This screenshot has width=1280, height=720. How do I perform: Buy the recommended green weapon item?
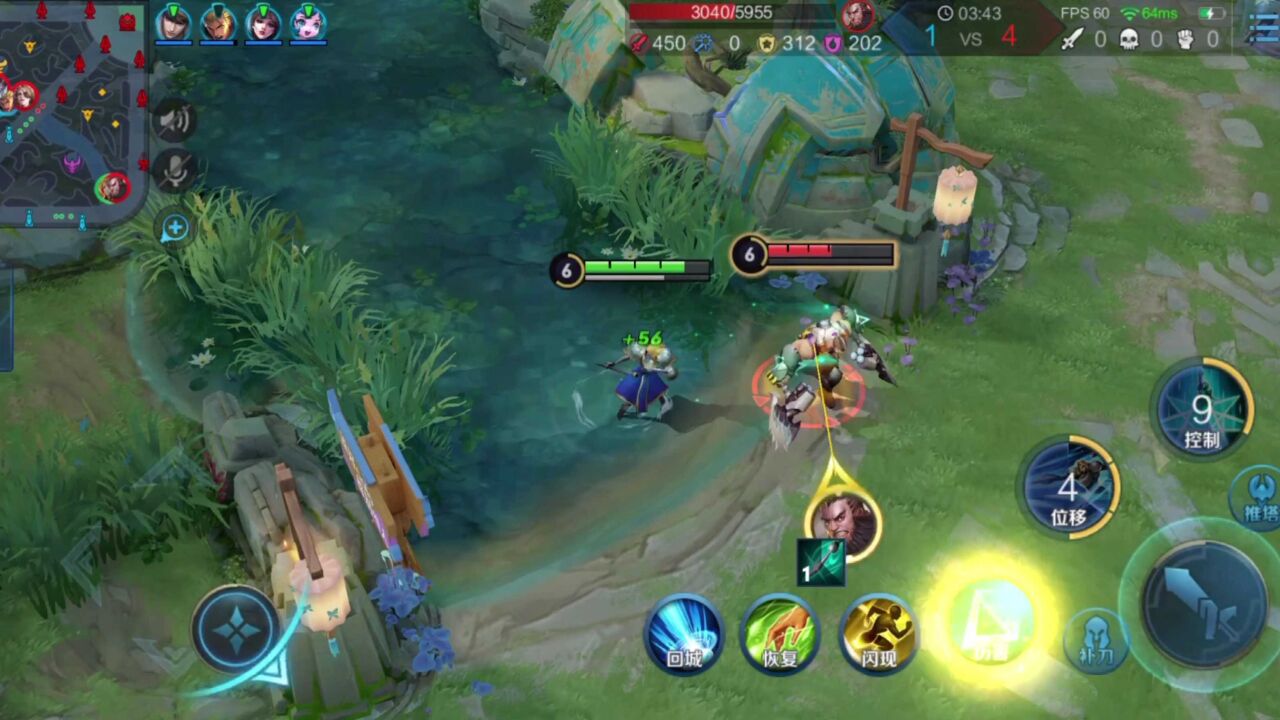(821, 562)
